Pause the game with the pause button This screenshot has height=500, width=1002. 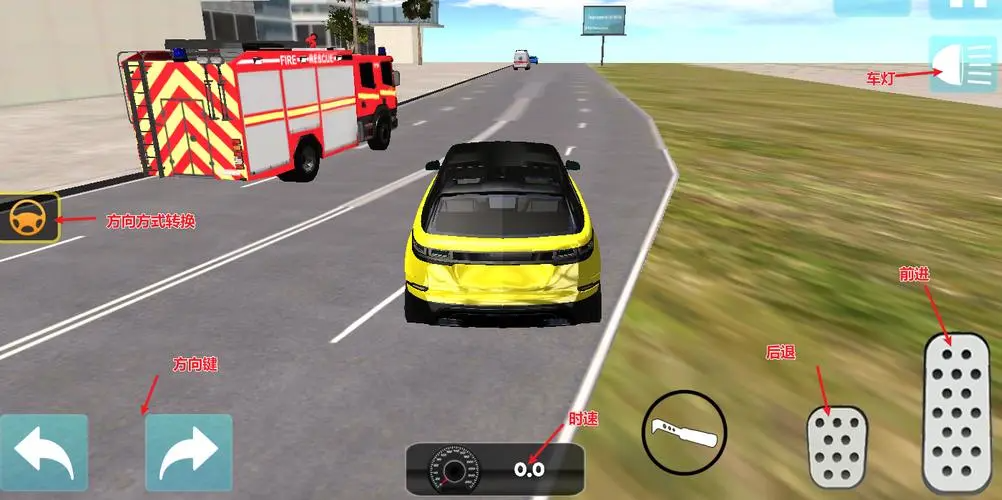pos(965,6)
